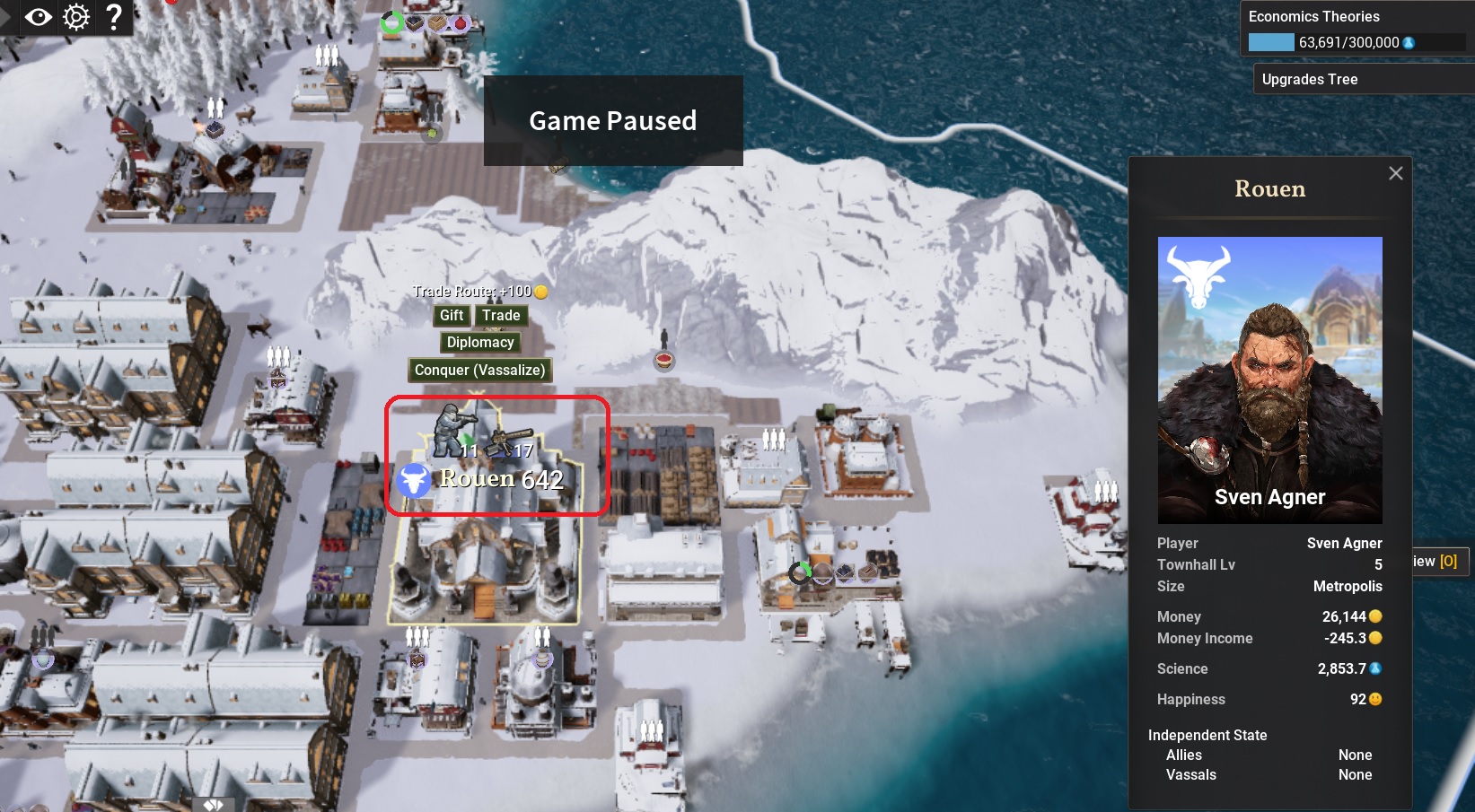Screen dimensions: 1475x812
Task: Expand the collapsed side panel arrow at top-left edge
Action: tap(6, 16)
